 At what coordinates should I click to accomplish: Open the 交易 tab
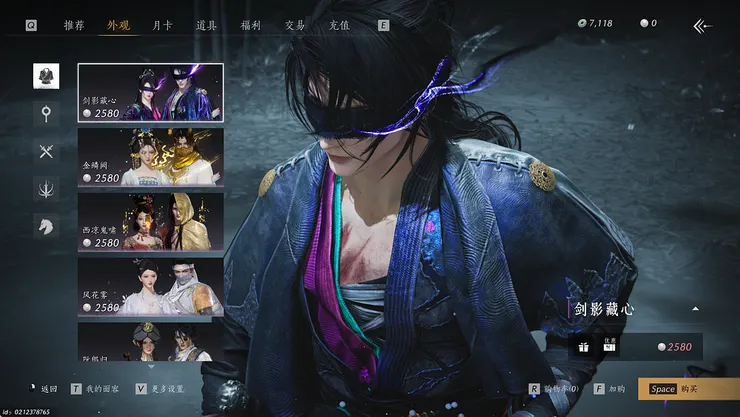pos(294,25)
